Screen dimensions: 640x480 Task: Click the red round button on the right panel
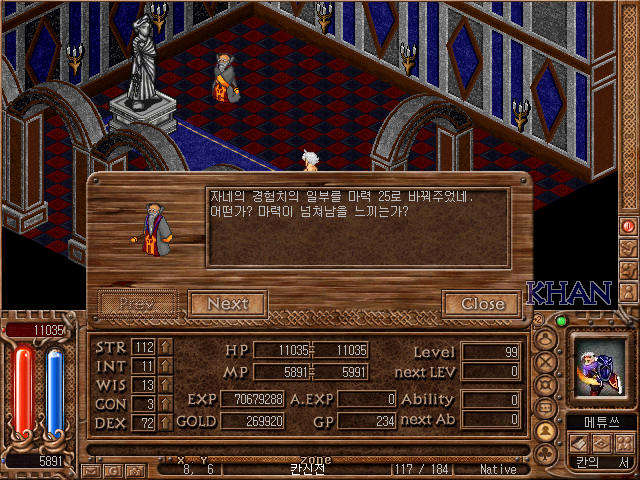[629, 227]
